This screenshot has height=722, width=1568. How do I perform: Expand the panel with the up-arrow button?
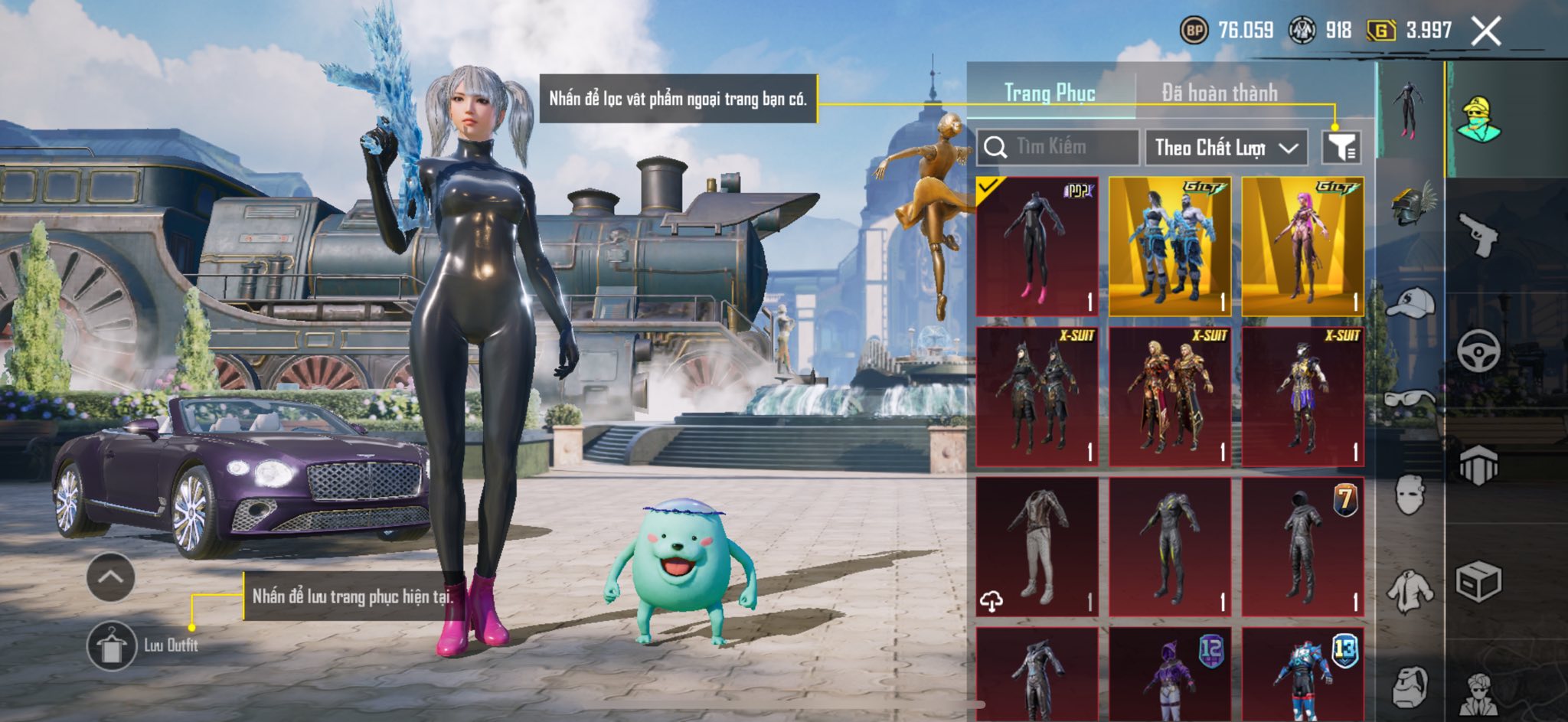(x=111, y=577)
